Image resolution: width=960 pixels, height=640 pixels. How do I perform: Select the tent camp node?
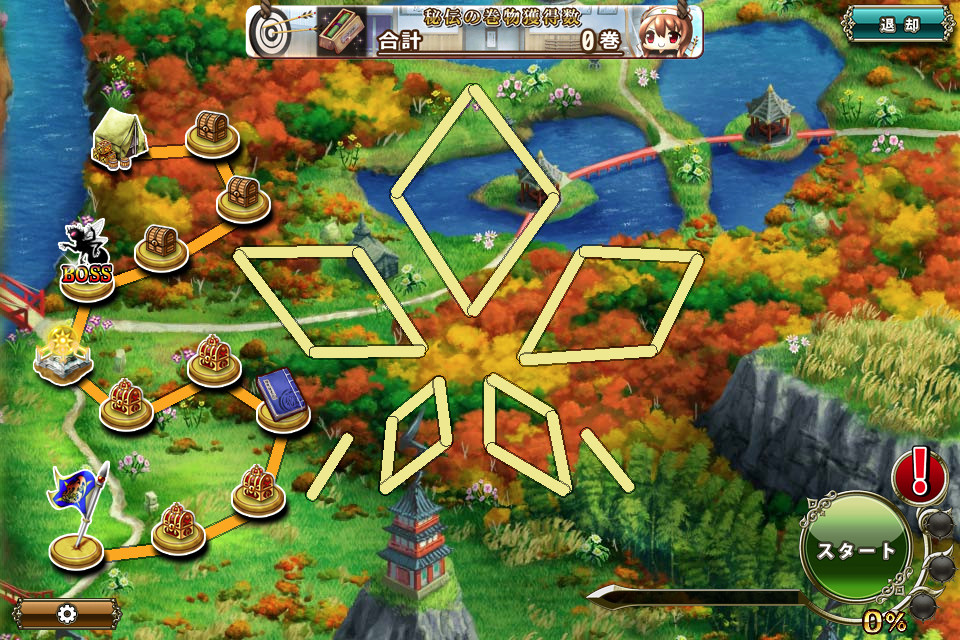pyautogui.click(x=119, y=137)
